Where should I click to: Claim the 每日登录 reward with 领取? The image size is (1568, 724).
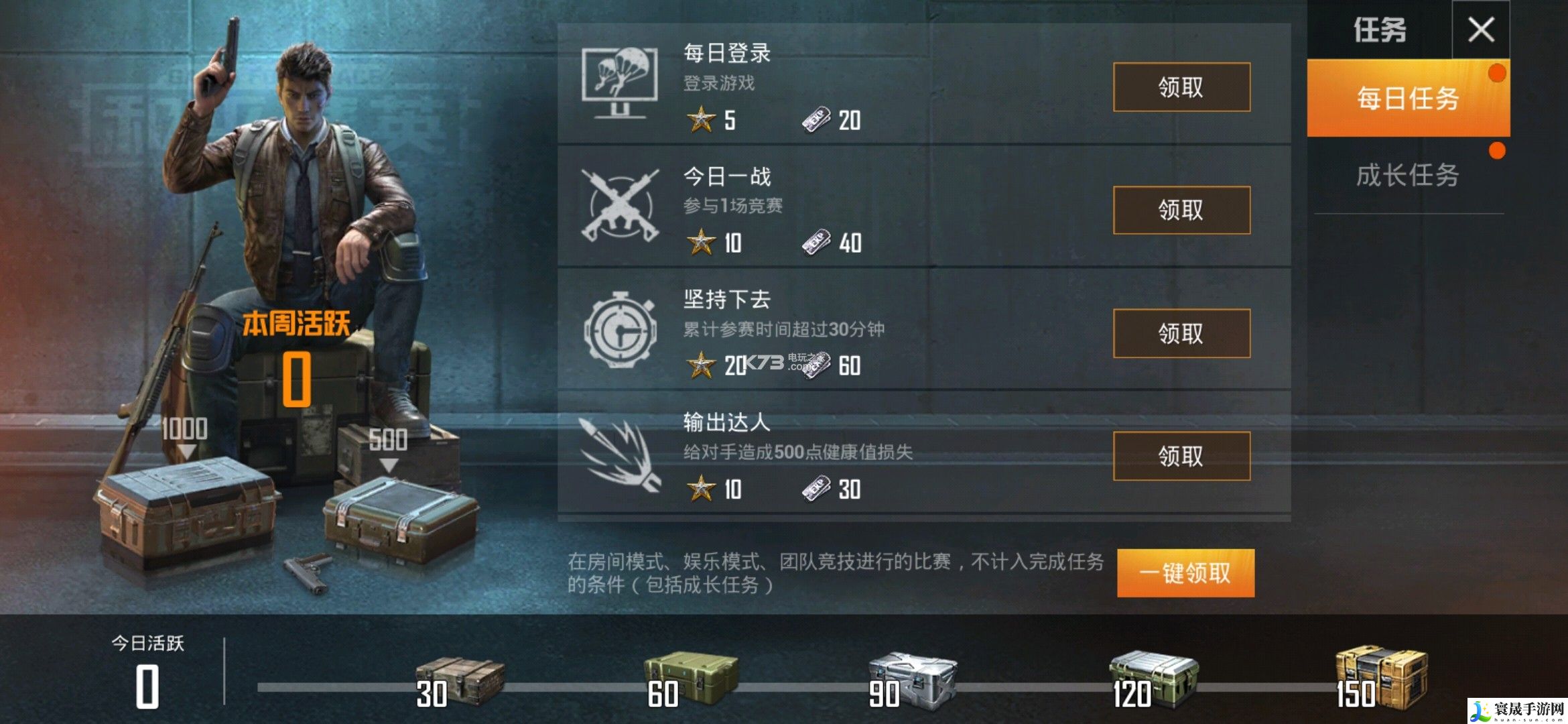click(x=1181, y=87)
